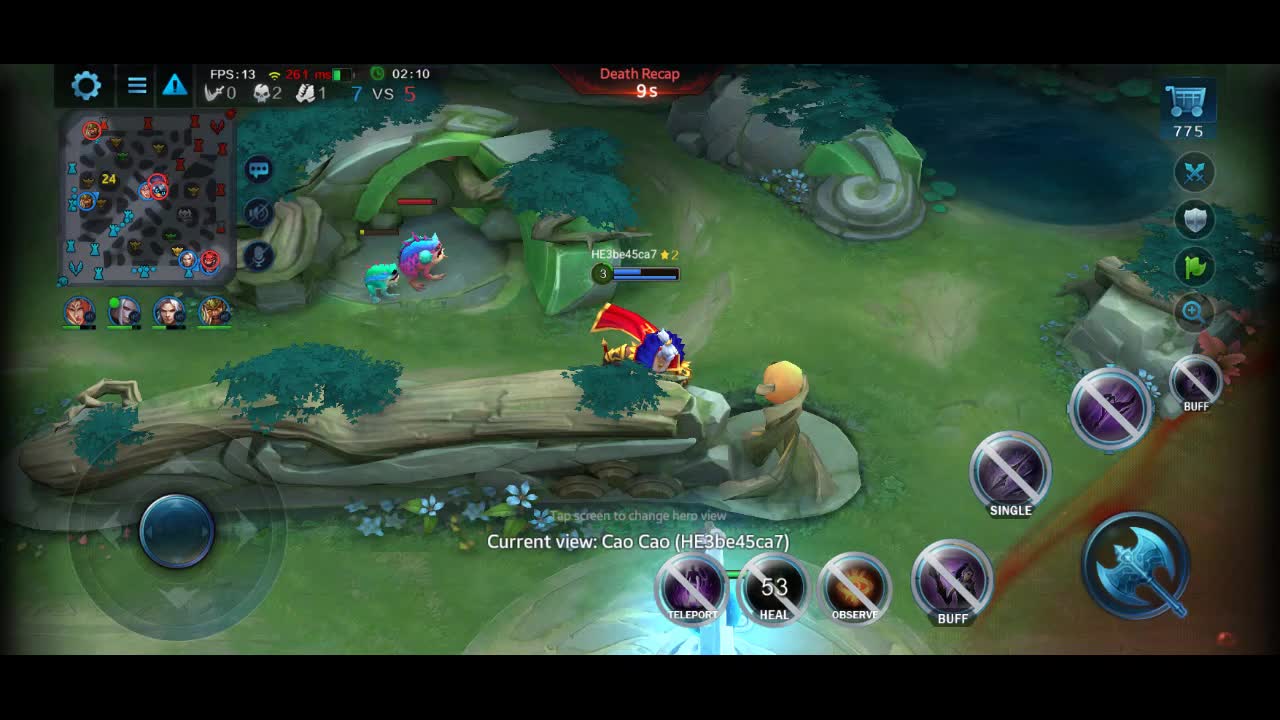Image resolution: width=1280 pixels, height=720 pixels.
Task: Open the settings gear menu
Action: [x=86, y=85]
